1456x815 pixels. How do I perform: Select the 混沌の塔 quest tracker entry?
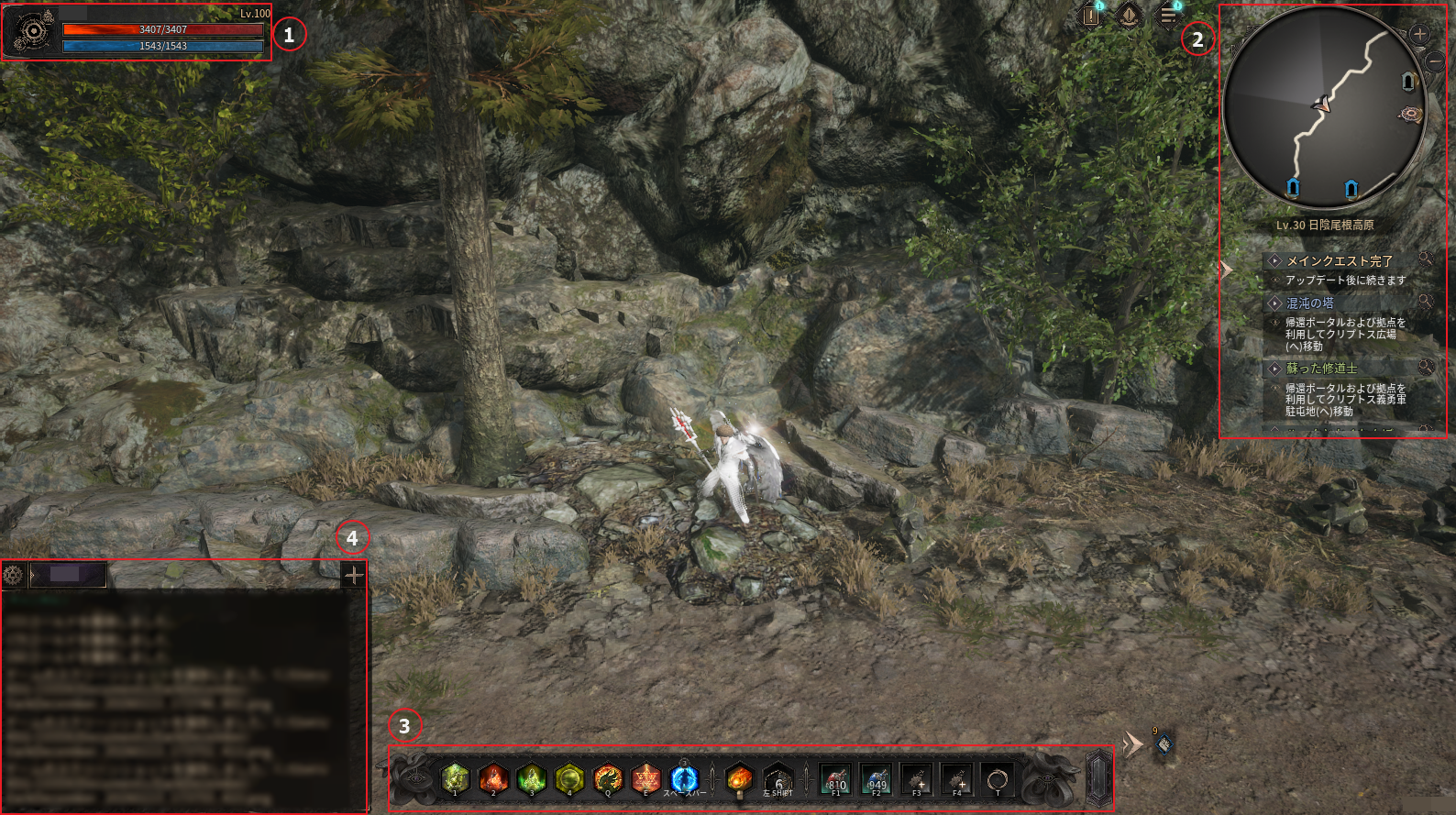[1309, 303]
